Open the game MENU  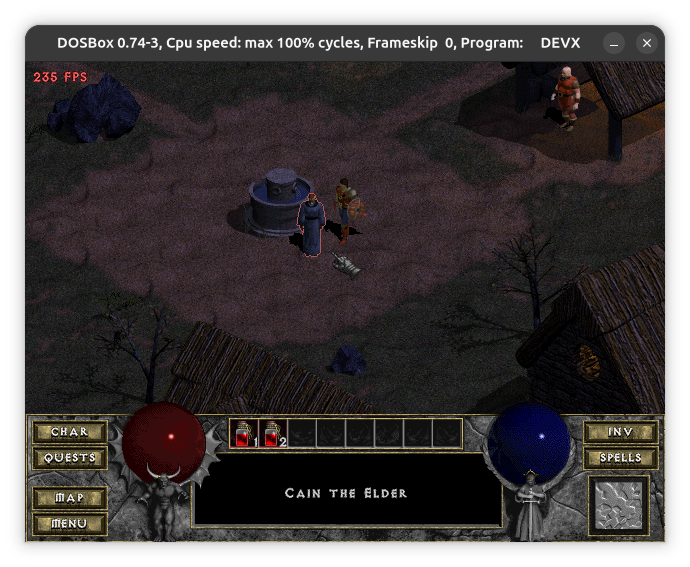tap(69, 523)
